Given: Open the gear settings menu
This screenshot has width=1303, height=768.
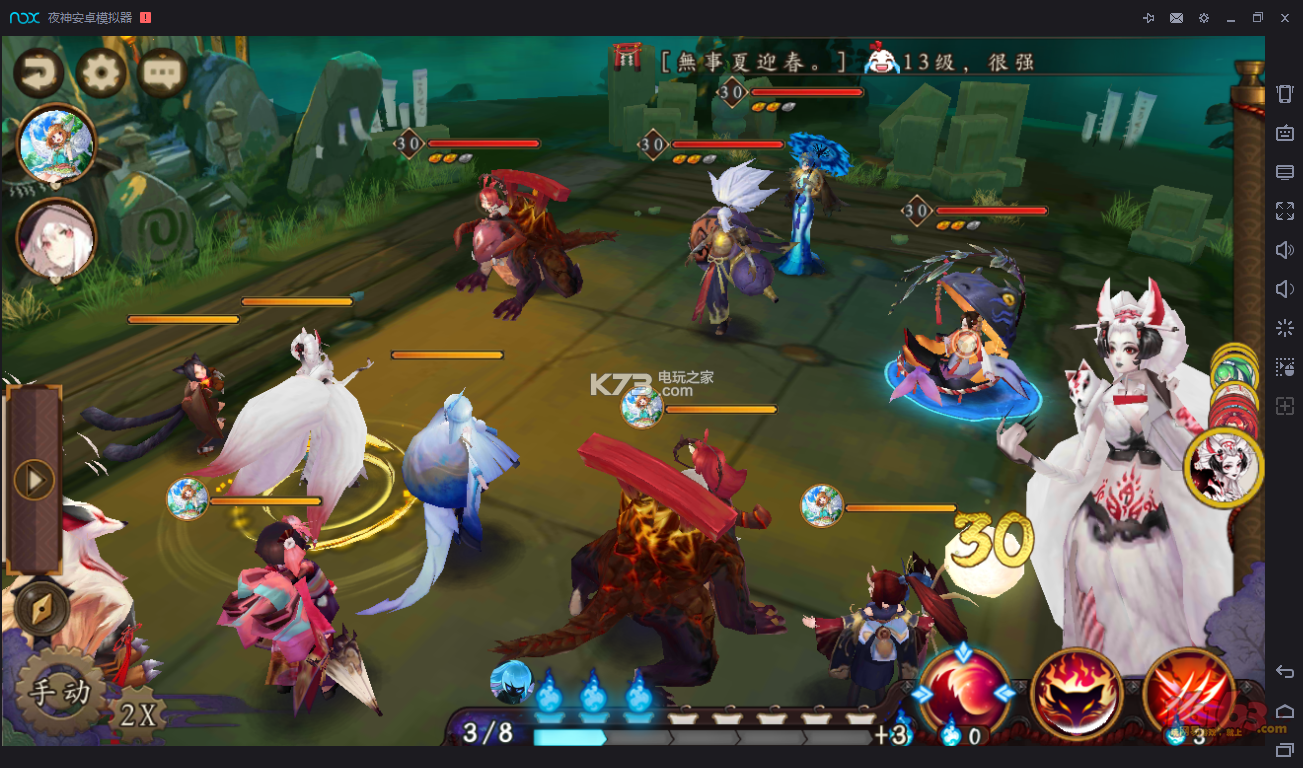Looking at the screenshot, I should [x=101, y=72].
